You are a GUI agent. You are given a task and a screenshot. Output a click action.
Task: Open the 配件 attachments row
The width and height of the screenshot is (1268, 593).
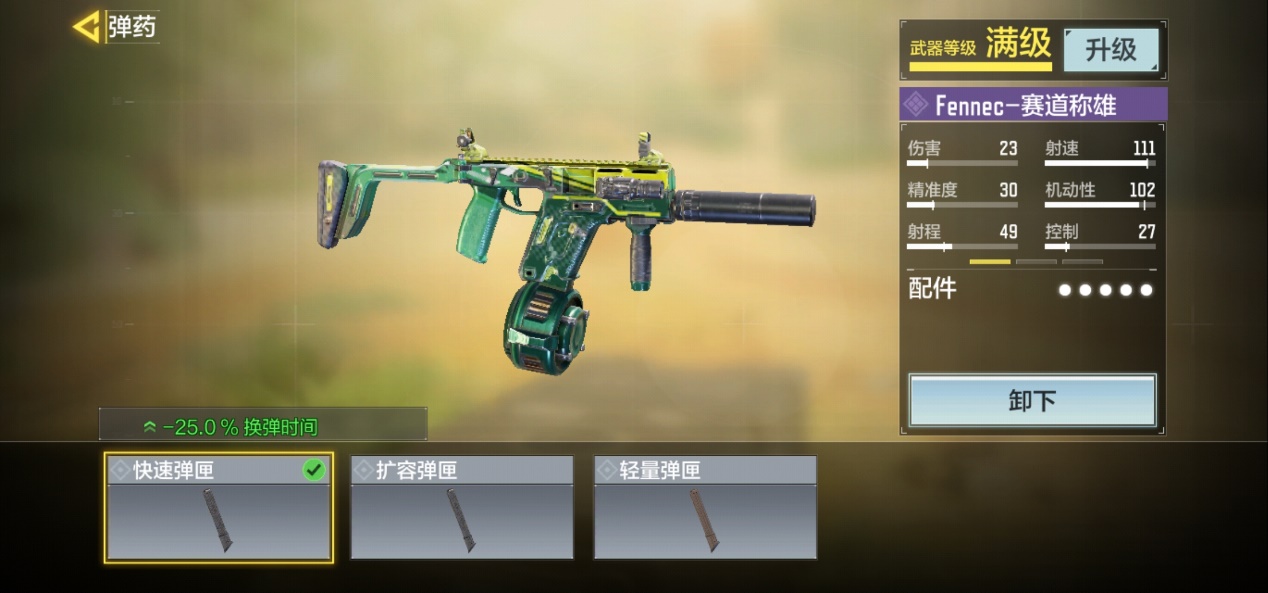(1032, 290)
